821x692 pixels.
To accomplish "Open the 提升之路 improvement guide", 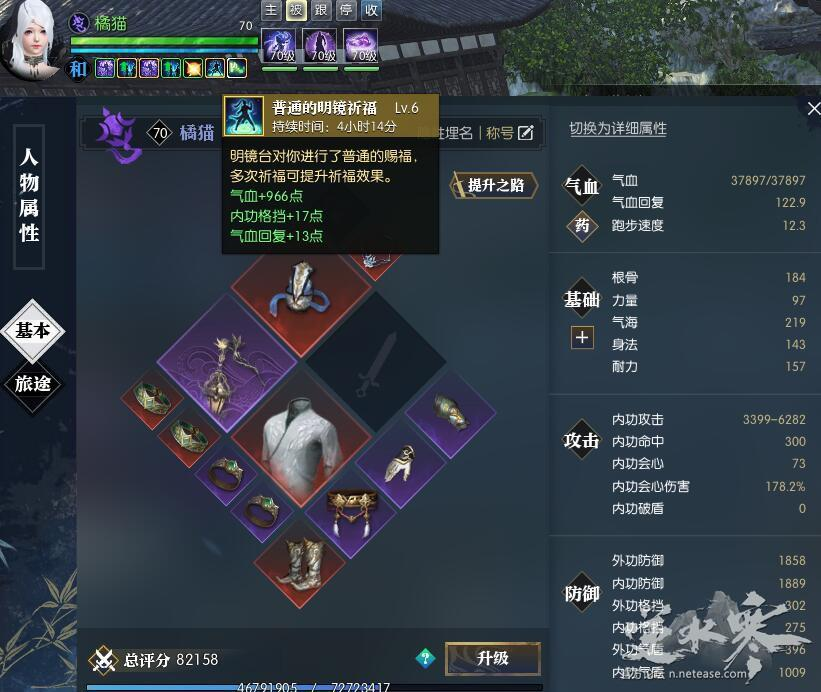I will coord(496,185).
